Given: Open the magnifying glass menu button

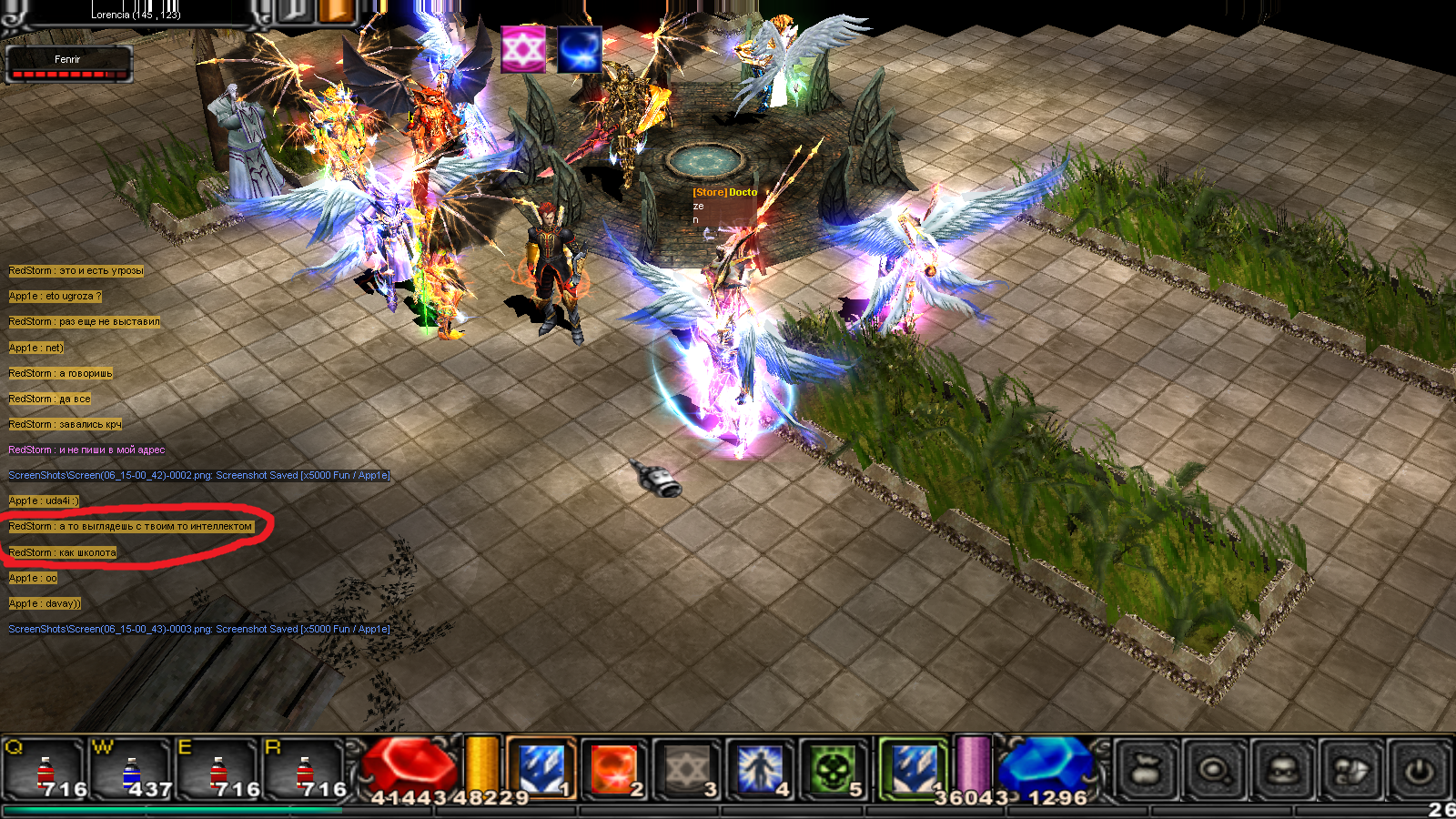Looking at the screenshot, I should tap(1215, 771).
